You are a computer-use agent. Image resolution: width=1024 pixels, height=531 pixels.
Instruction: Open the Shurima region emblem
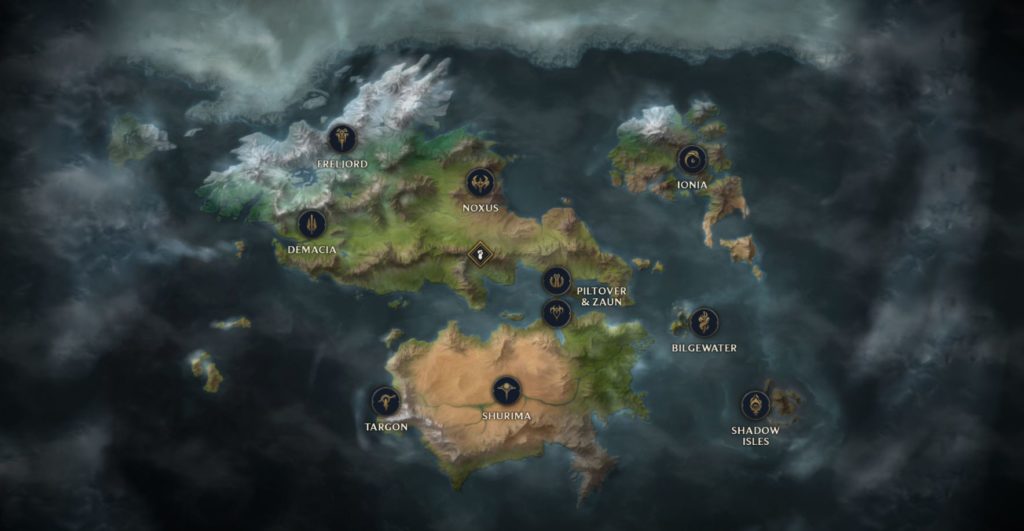507,390
